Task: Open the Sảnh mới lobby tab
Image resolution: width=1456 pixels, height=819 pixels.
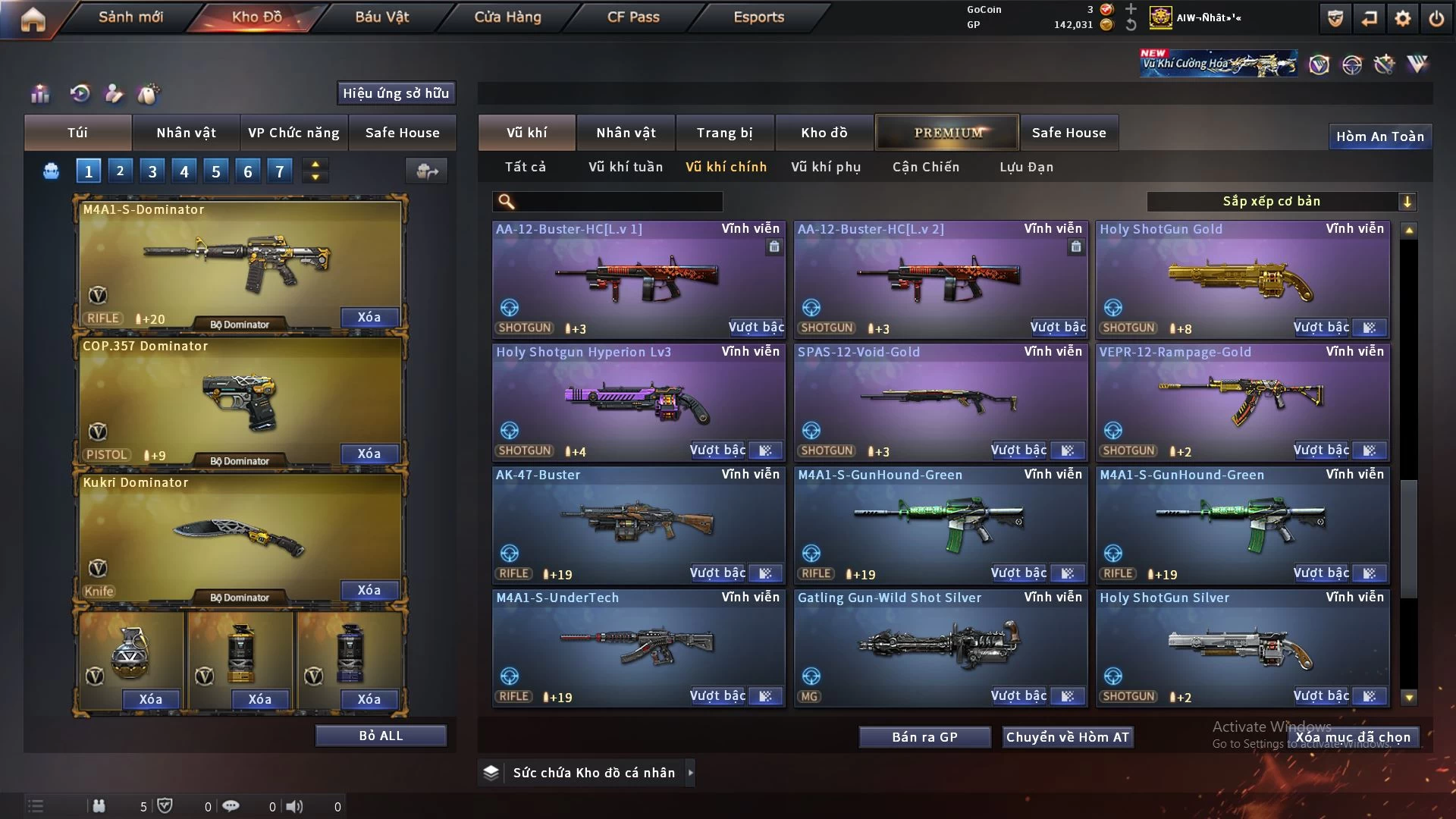Action: [130, 17]
